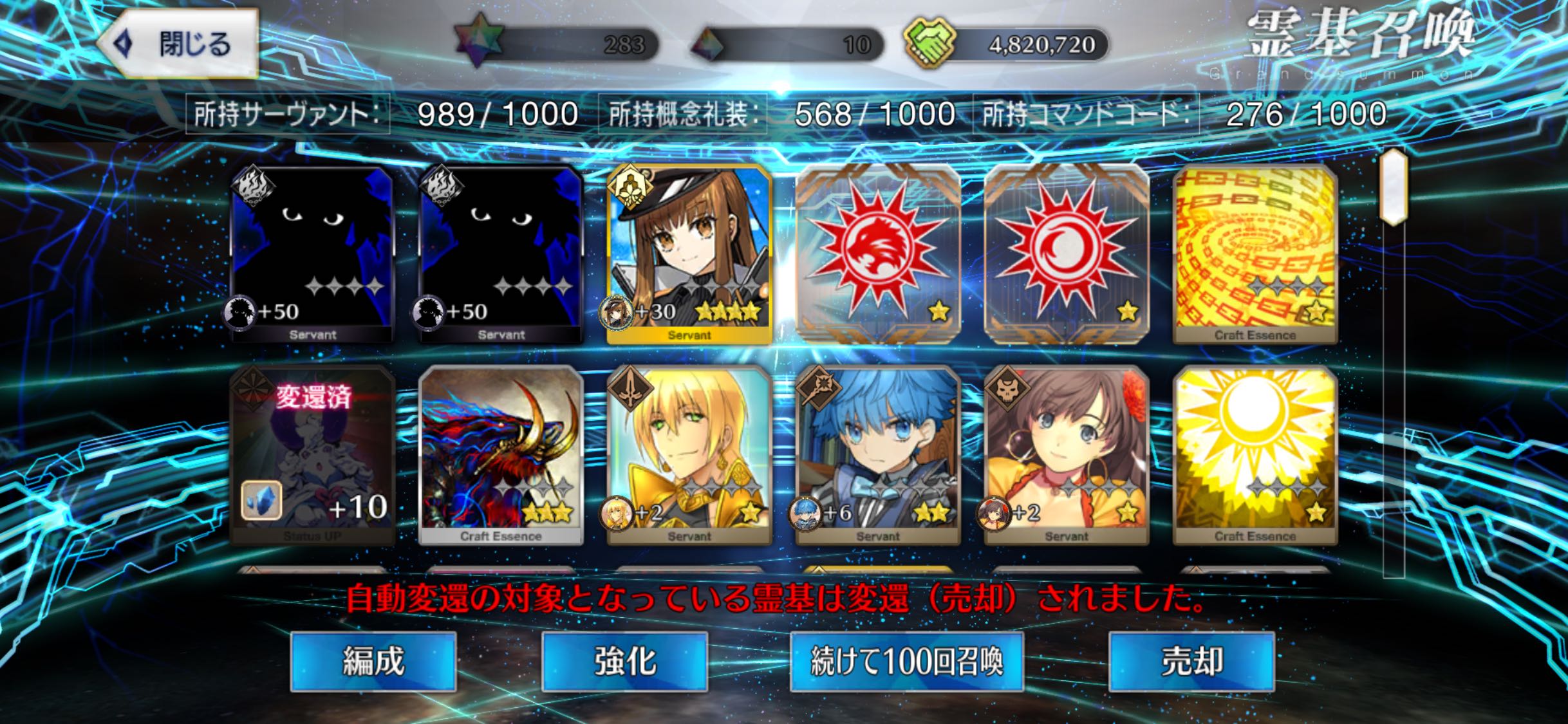Viewport: 1568px width, 724px height.
Task: Open party formation via 編成 button
Action: tap(373, 661)
